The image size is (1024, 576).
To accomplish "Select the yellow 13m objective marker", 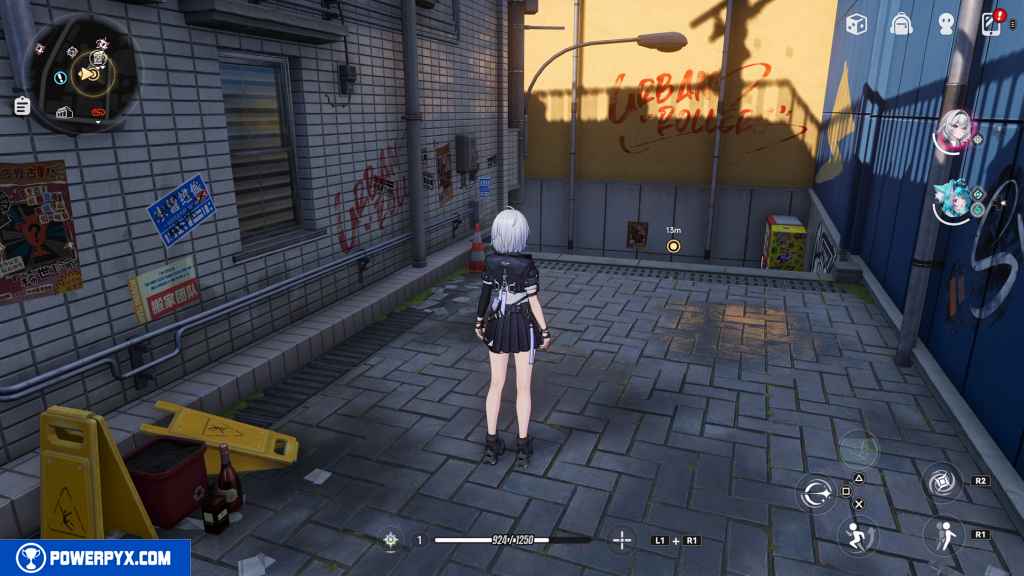I will click(x=673, y=245).
